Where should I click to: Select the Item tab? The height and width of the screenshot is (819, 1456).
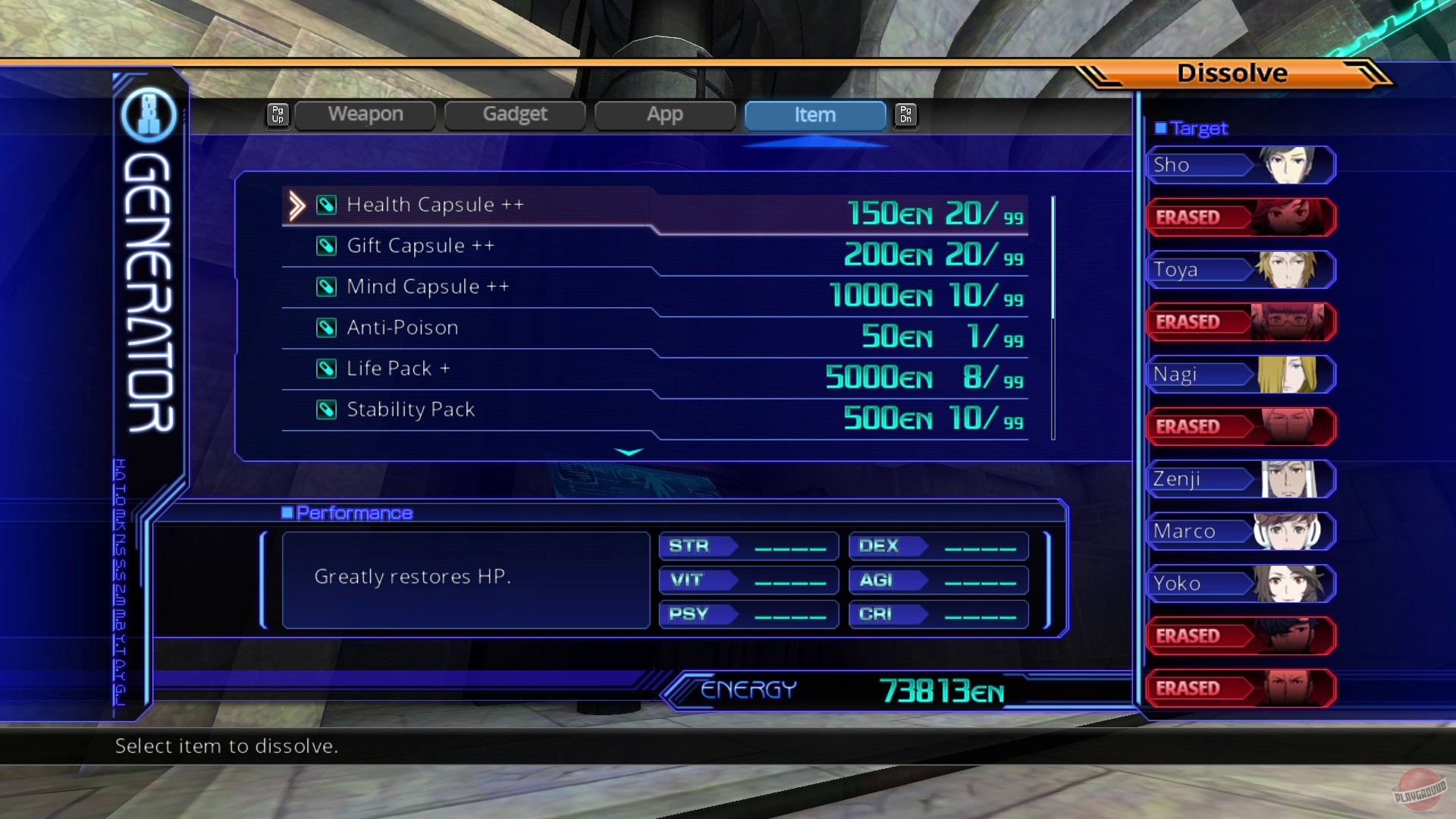814,115
